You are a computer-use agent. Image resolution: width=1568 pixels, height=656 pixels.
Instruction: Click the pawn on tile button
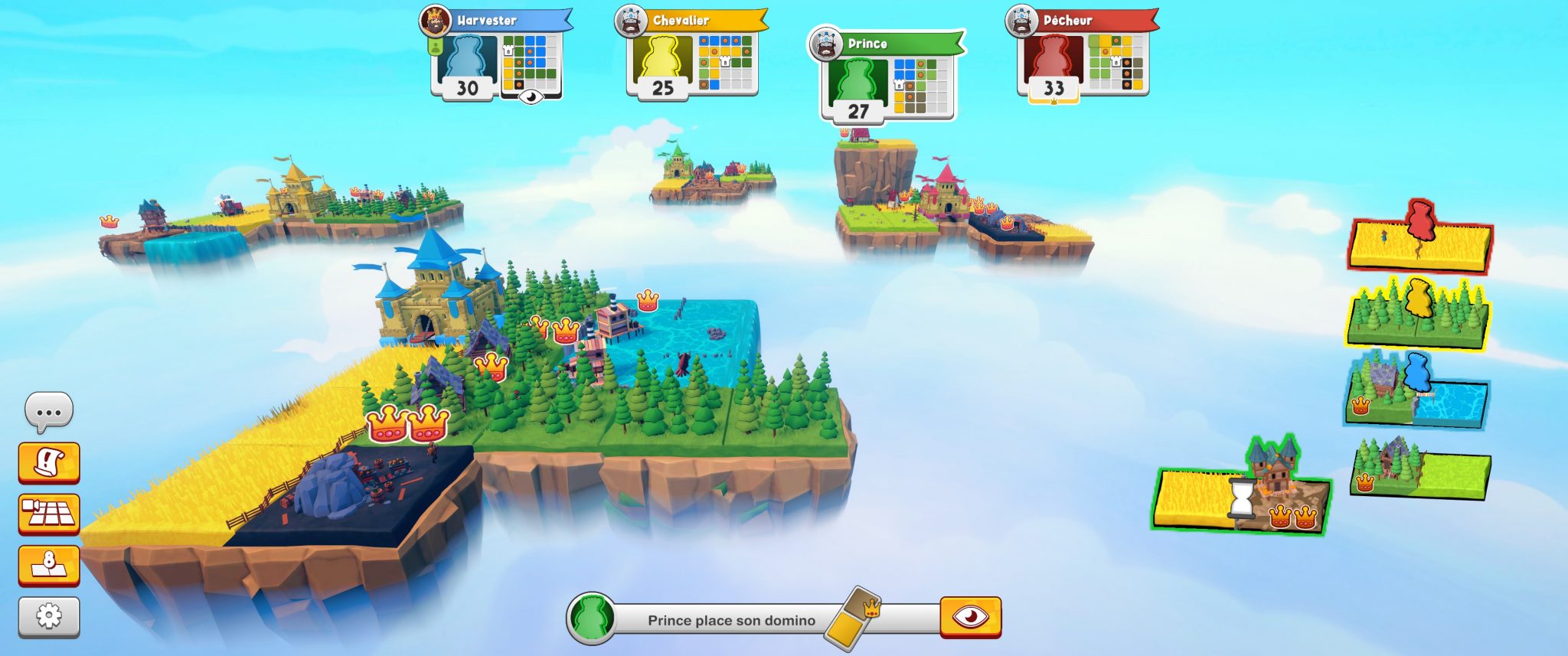coord(49,565)
